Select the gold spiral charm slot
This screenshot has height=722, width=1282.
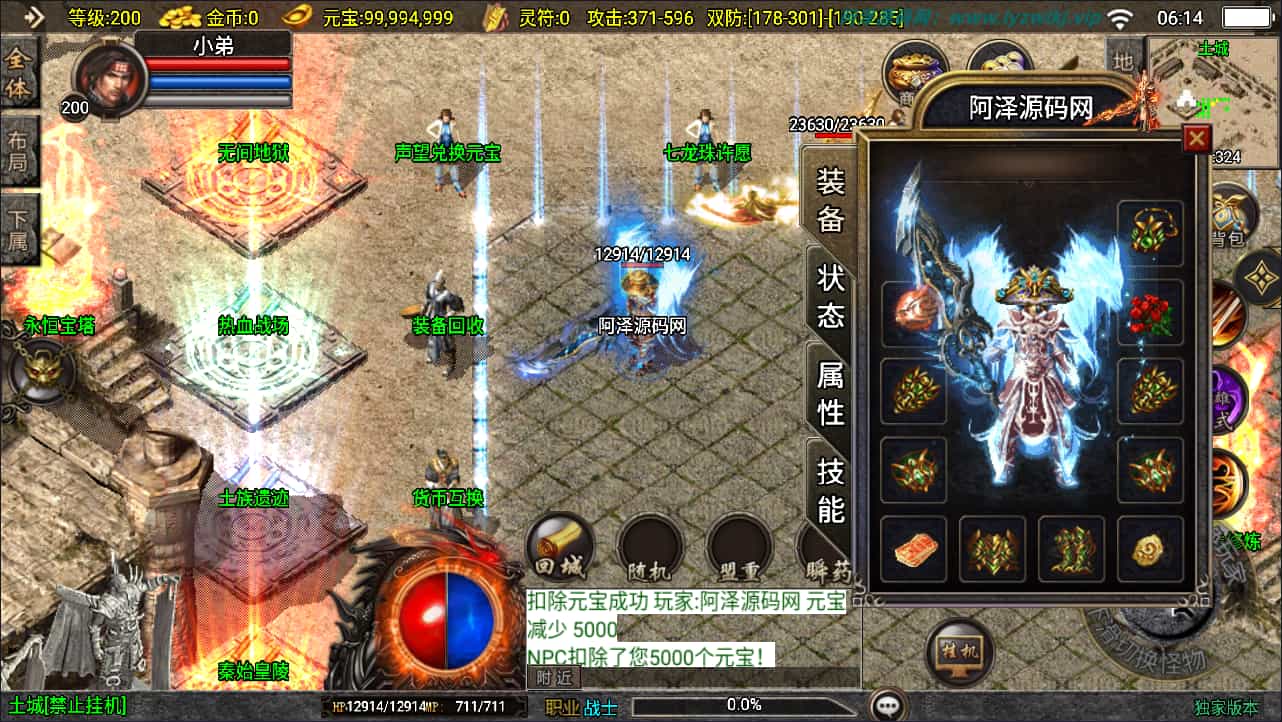pyautogui.click(x=1150, y=549)
